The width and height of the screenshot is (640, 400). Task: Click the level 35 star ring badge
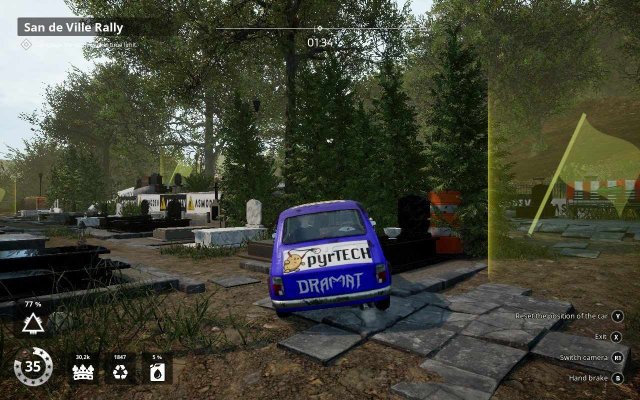(x=33, y=367)
